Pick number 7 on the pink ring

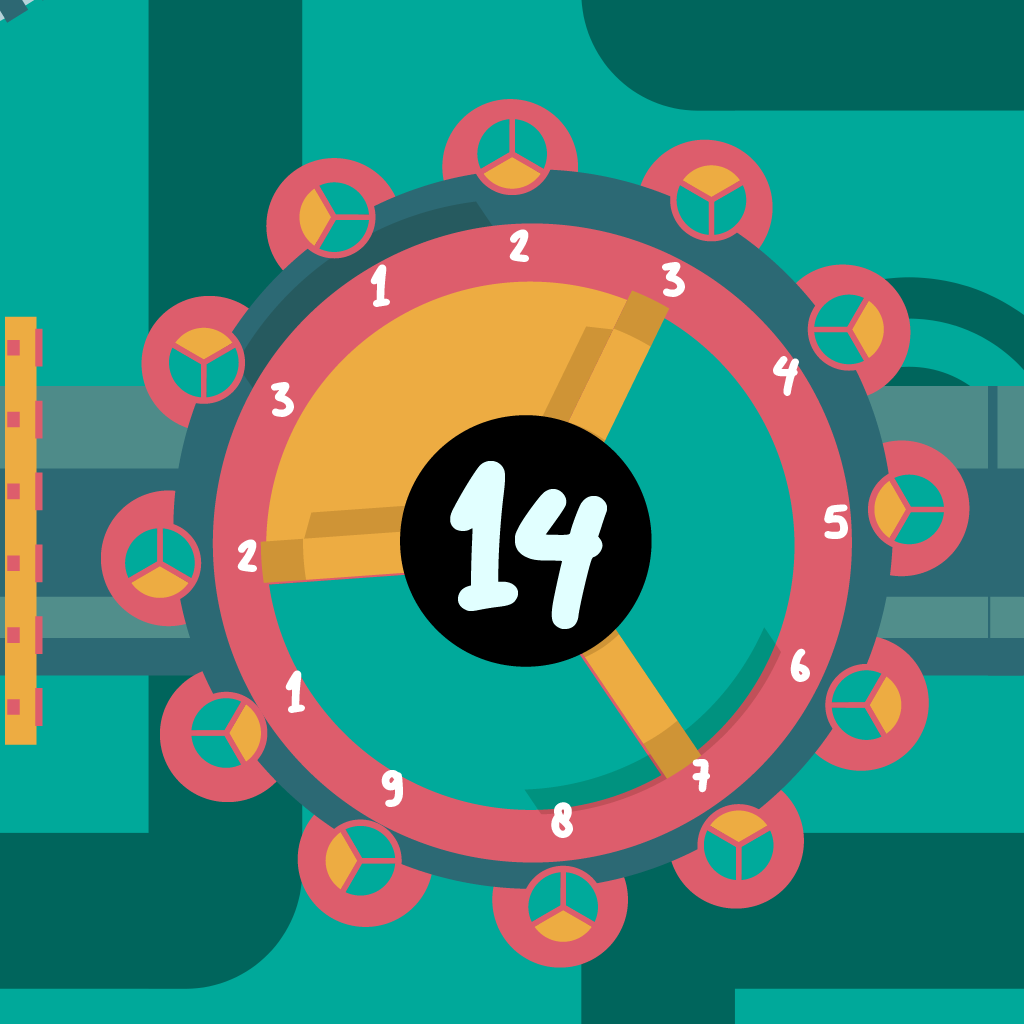701,771
